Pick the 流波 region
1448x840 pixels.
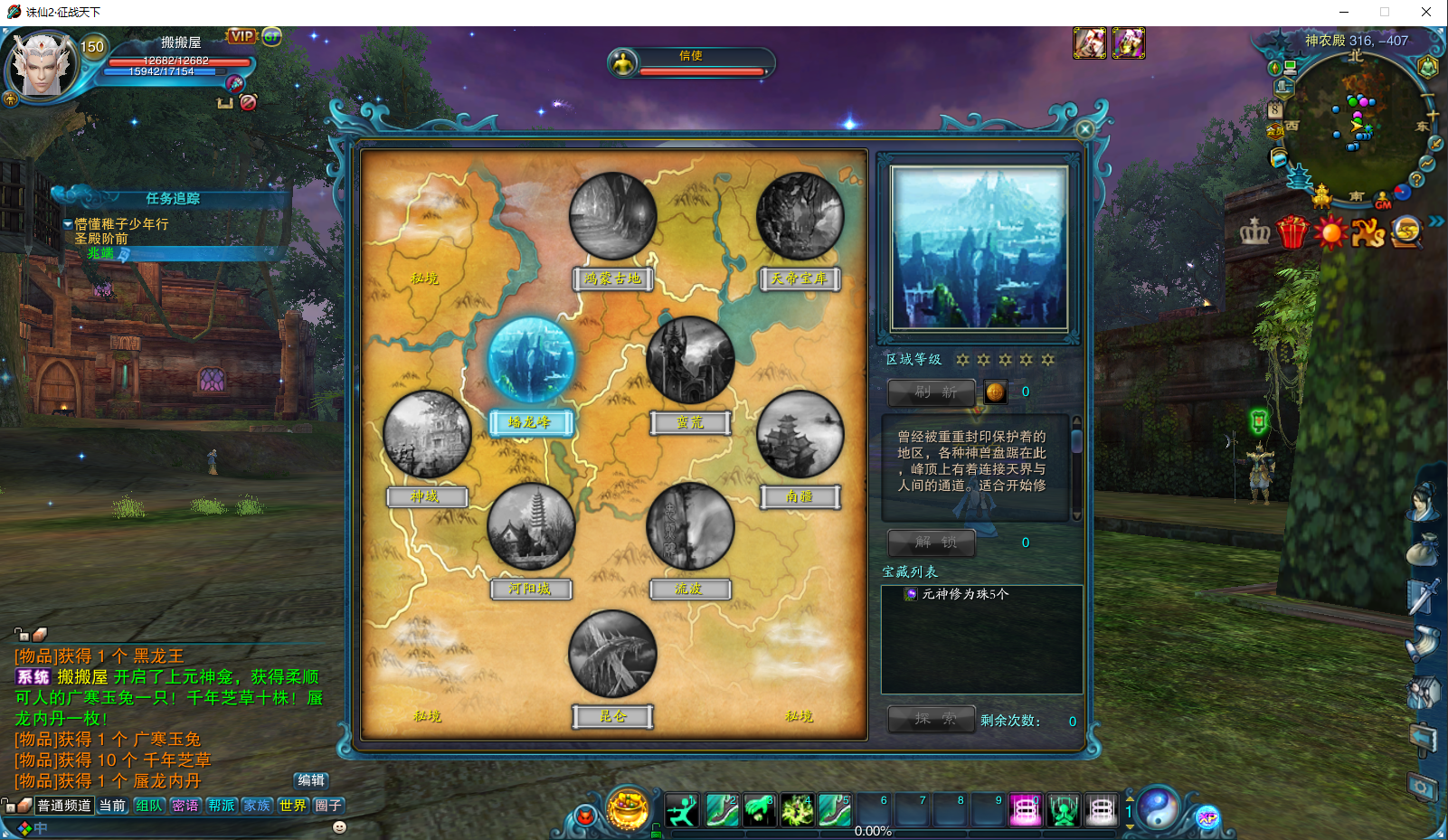coord(690,527)
